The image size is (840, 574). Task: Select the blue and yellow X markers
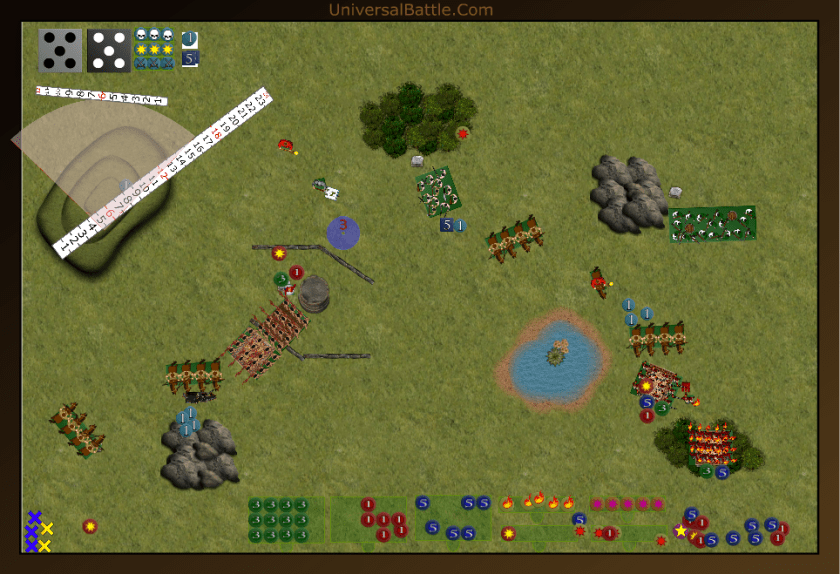coord(38,531)
